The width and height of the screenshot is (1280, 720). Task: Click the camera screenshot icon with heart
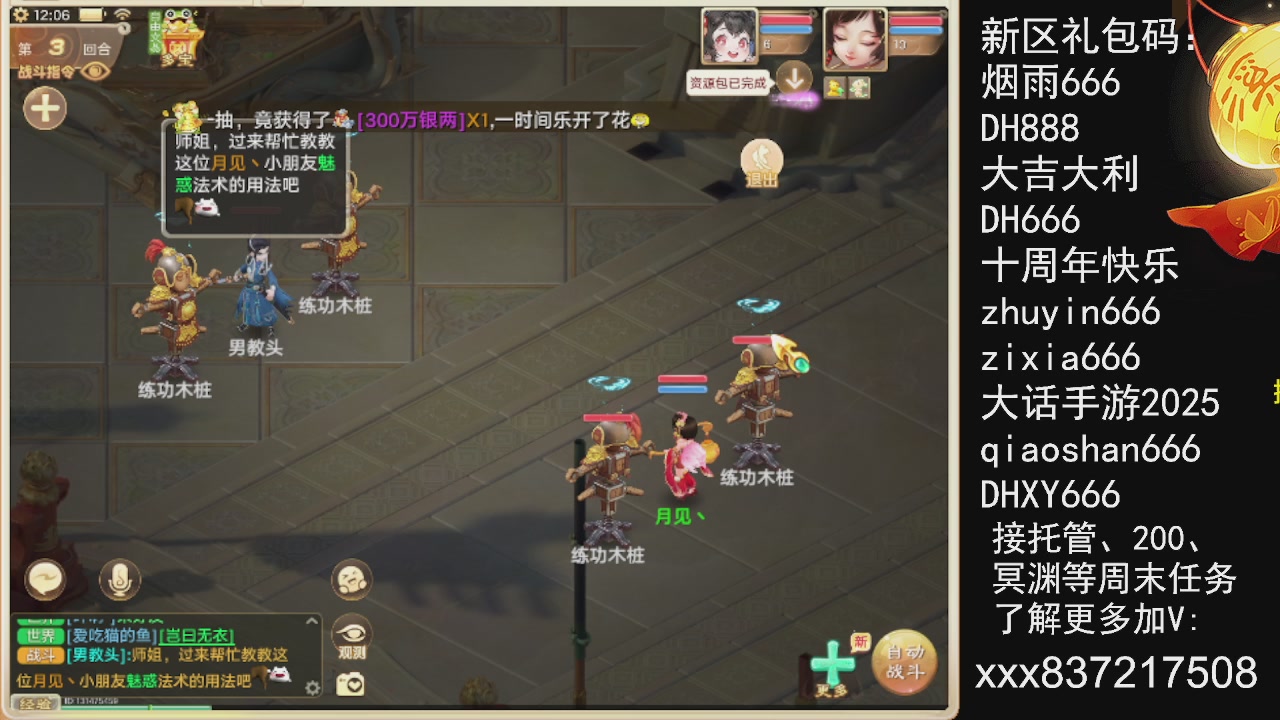349,683
